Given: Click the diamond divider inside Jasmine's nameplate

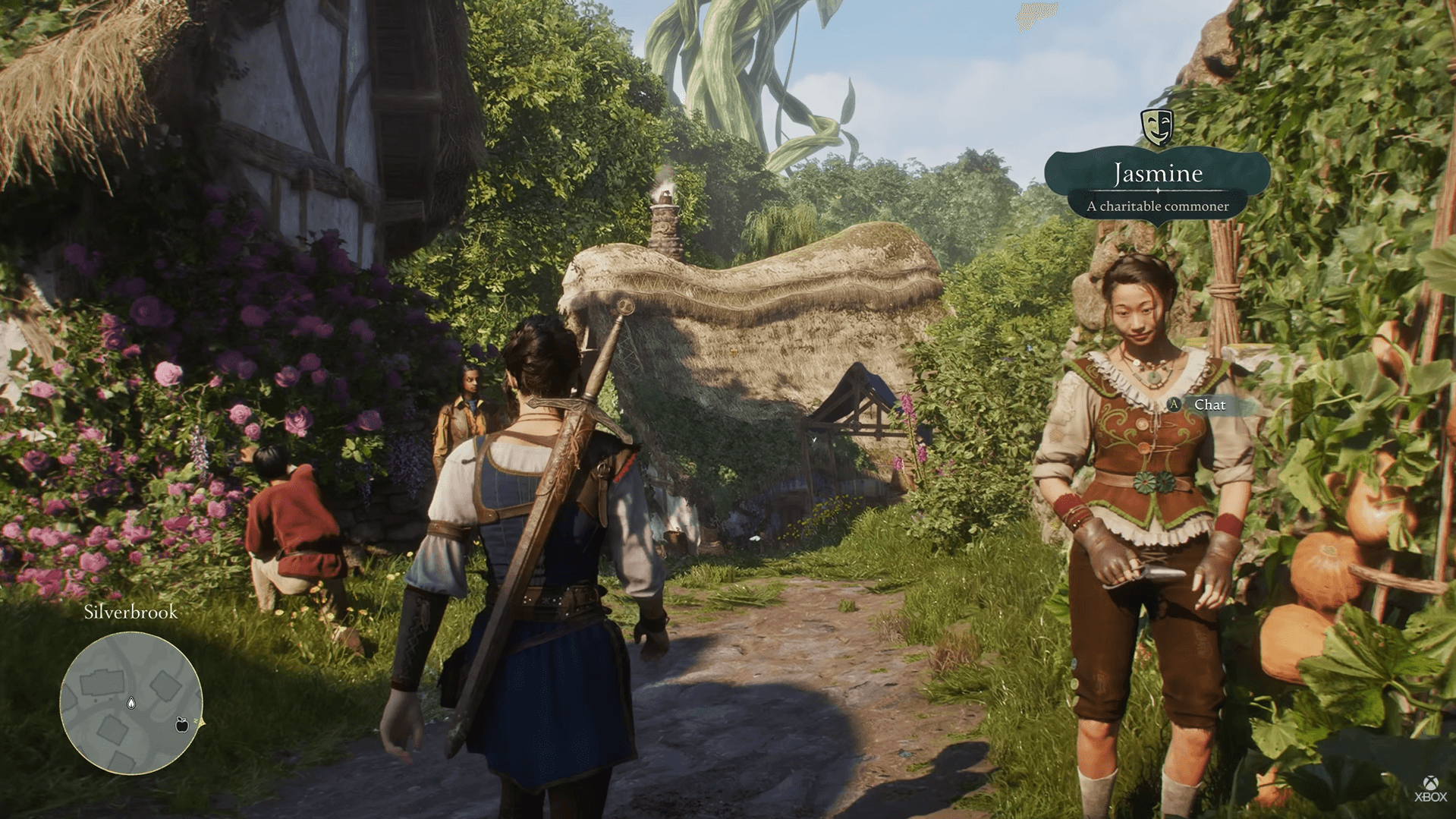Looking at the screenshot, I should tap(1156, 192).
